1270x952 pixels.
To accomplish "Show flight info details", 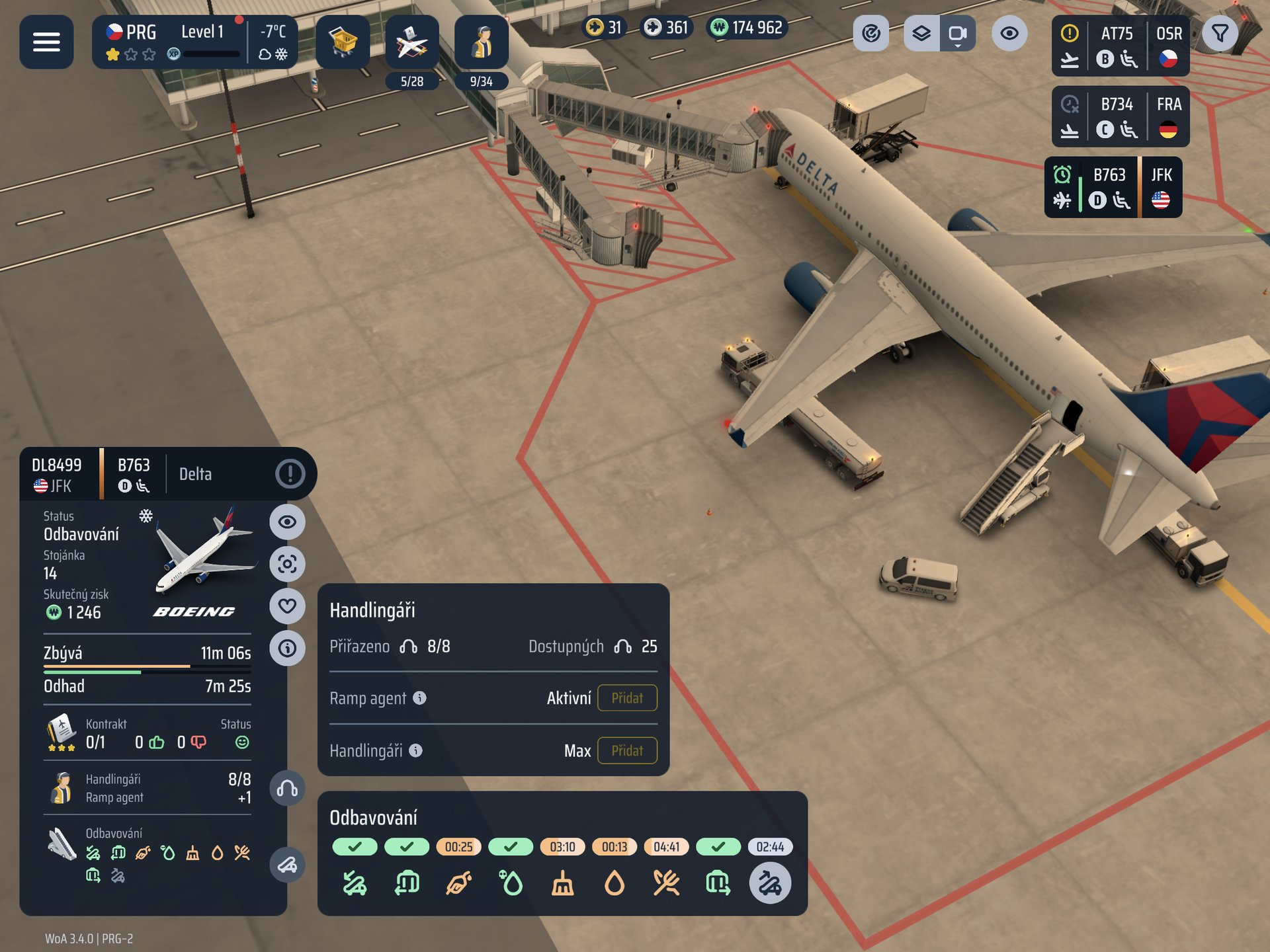I will coord(287,648).
